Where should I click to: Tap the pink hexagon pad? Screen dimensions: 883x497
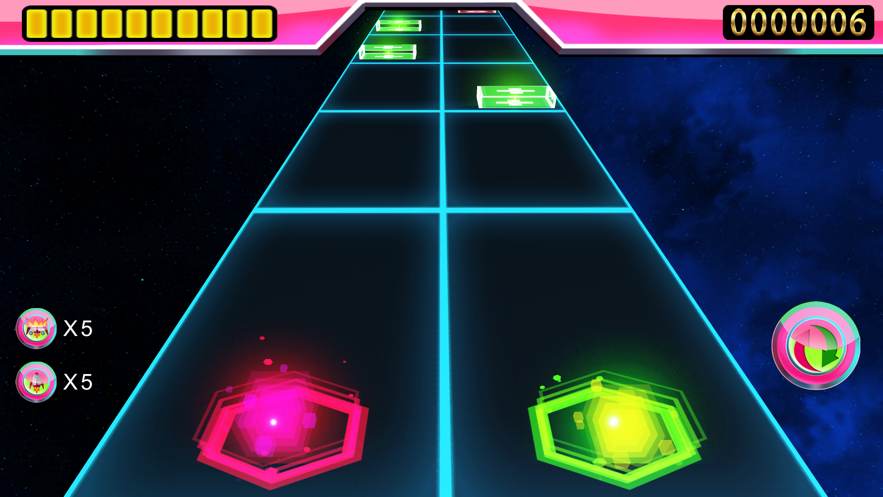click(279, 425)
